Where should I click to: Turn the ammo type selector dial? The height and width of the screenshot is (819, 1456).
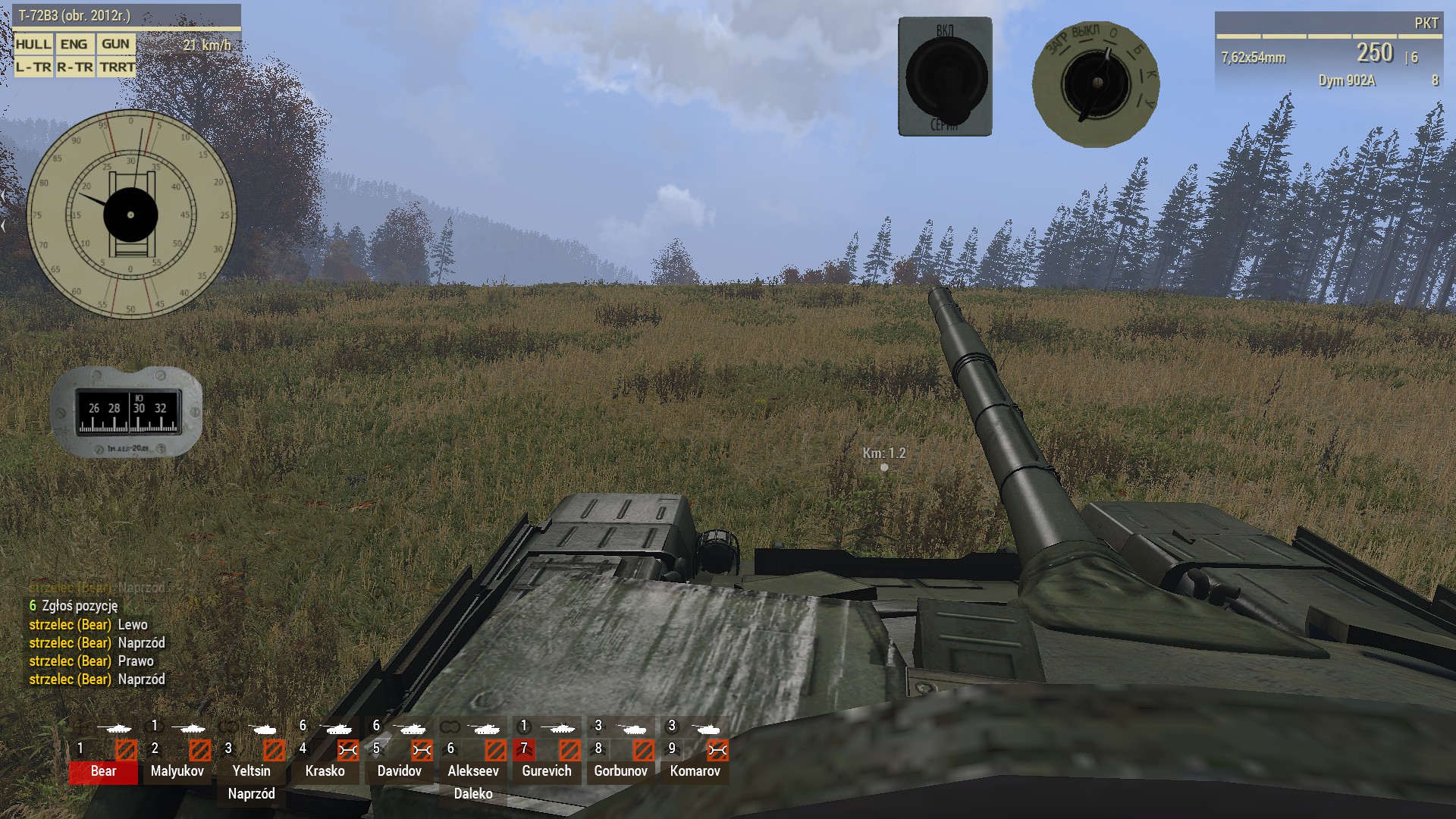click(x=1096, y=83)
